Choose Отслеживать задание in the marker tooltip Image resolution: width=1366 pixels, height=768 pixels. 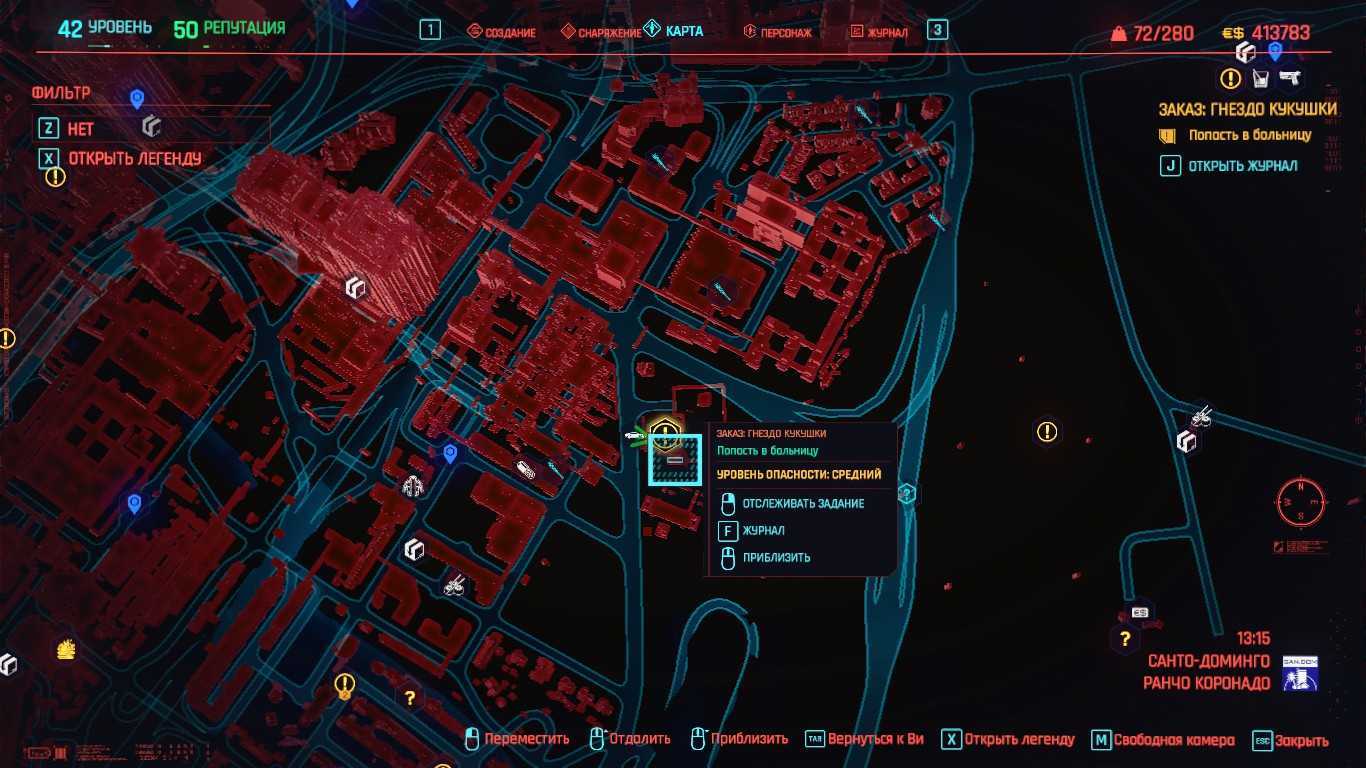[803, 504]
